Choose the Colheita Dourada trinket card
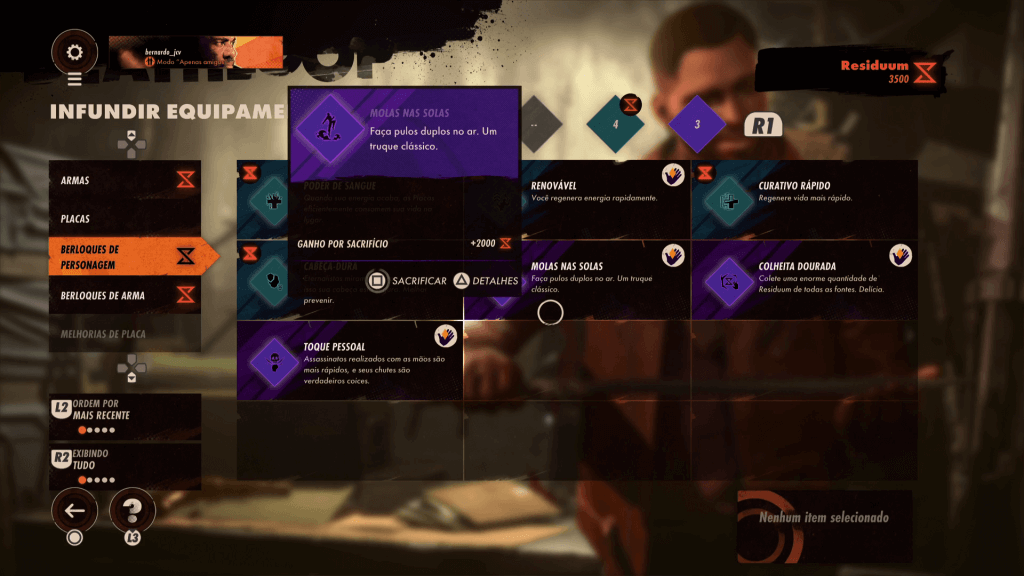 [x=805, y=280]
